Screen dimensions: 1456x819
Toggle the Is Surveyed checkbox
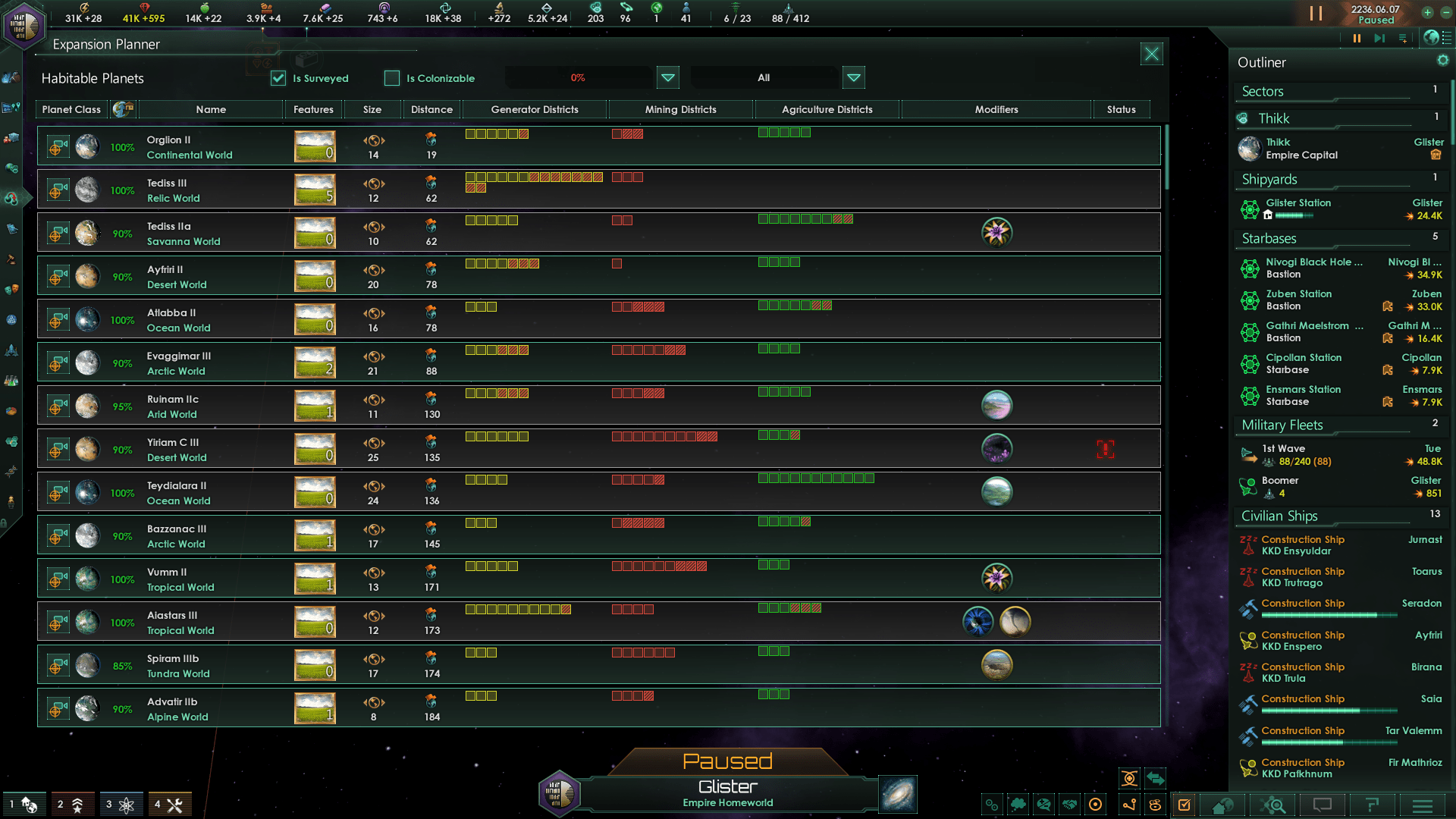tap(278, 78)
